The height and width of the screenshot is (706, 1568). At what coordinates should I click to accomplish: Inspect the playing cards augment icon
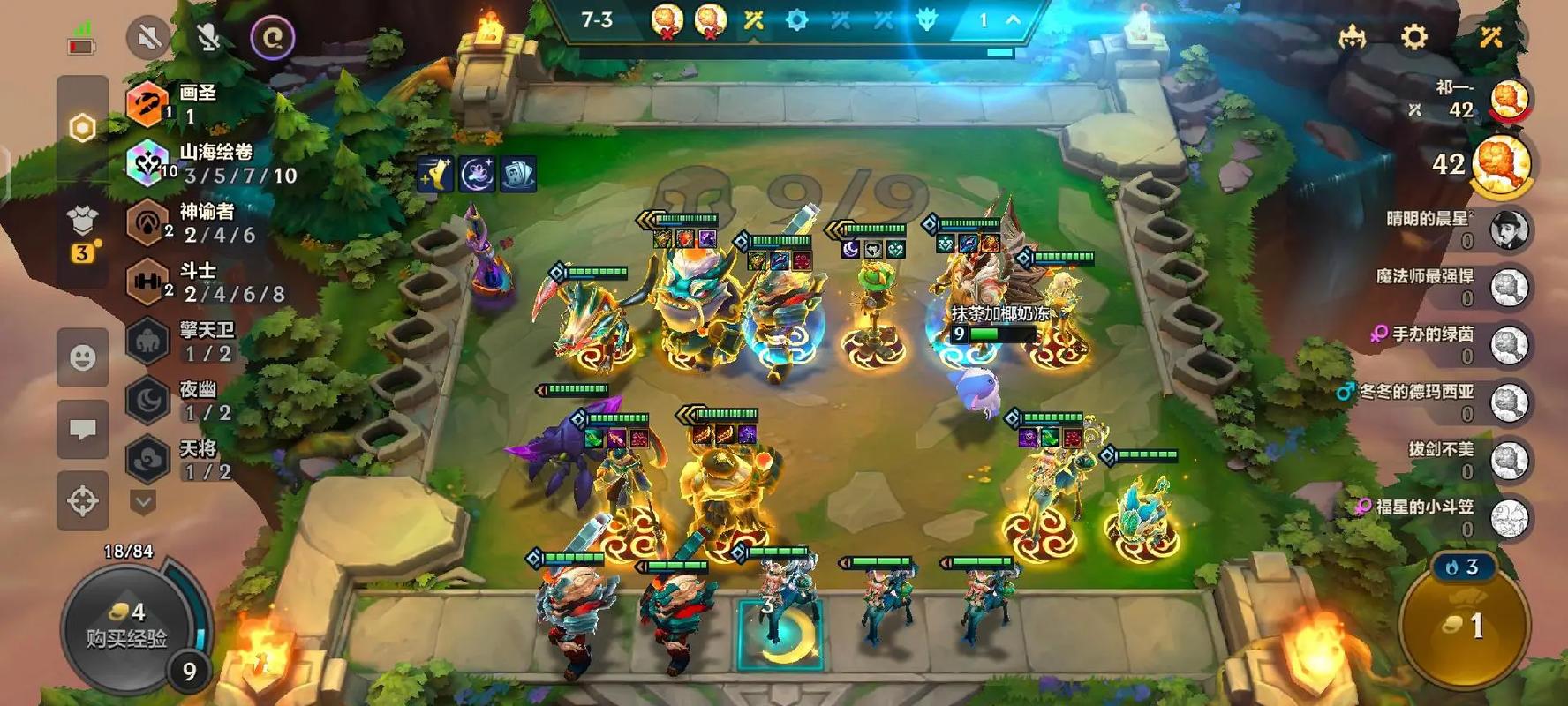tap(518, 175)
